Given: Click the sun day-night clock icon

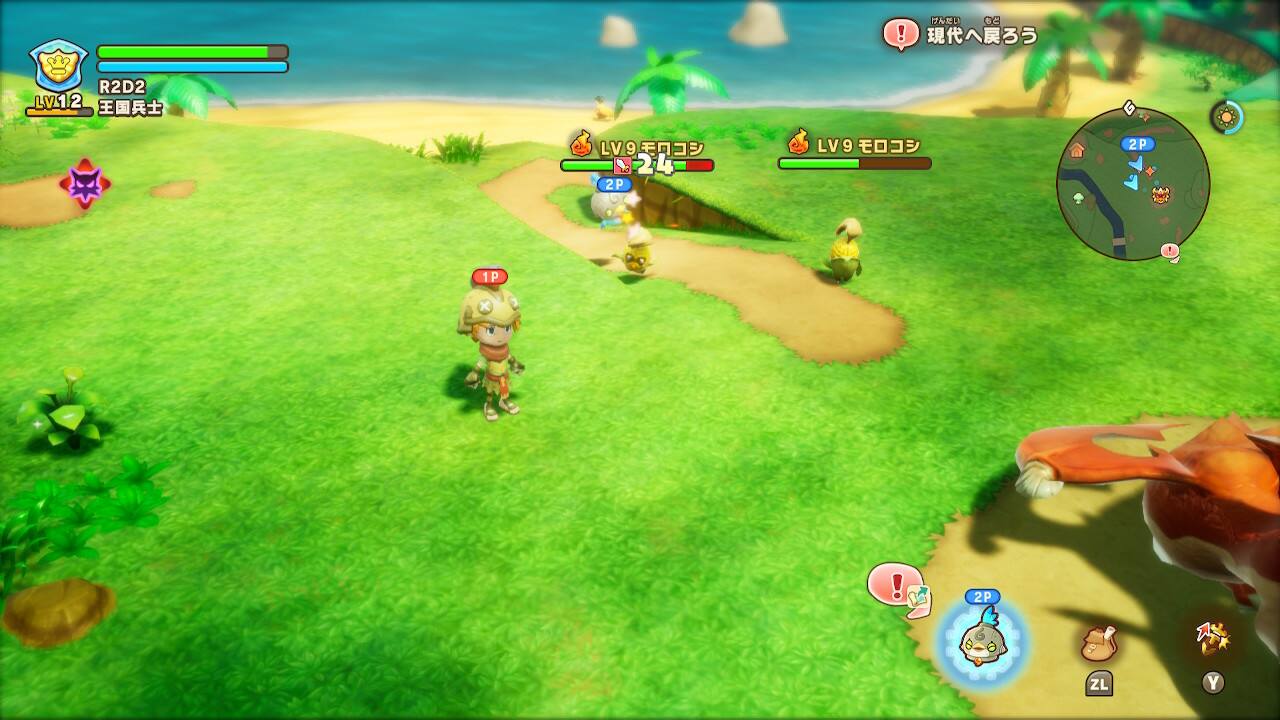Looking at the screenshot, I should point(1226,117).
